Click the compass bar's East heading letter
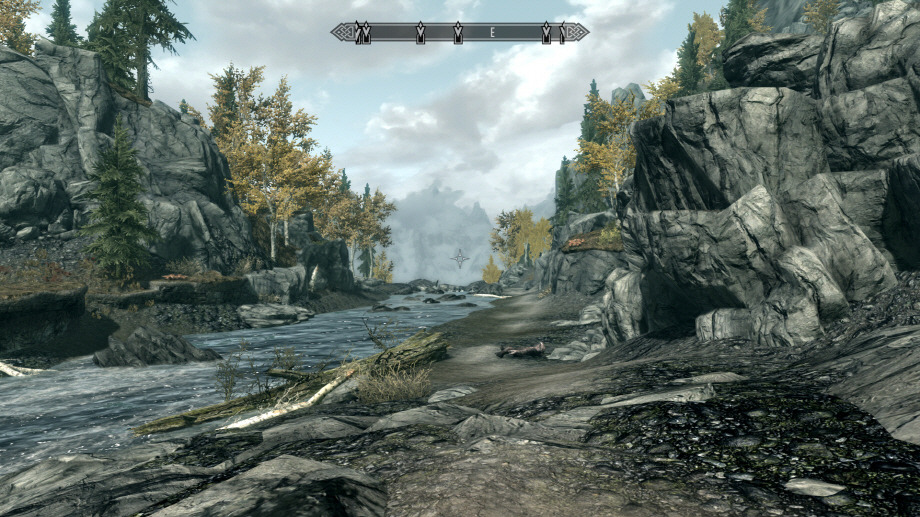Viewport: 920px width, 517px height. pyautogui.click(x=492, y=33)
